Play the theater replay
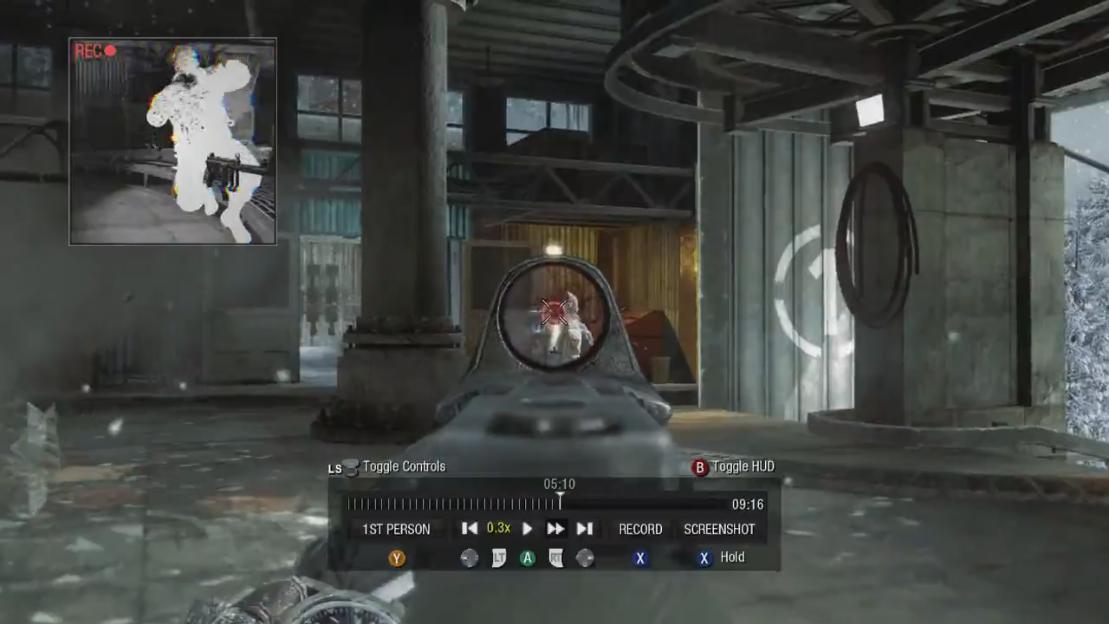1109x624 pixels. pos(527,529)
